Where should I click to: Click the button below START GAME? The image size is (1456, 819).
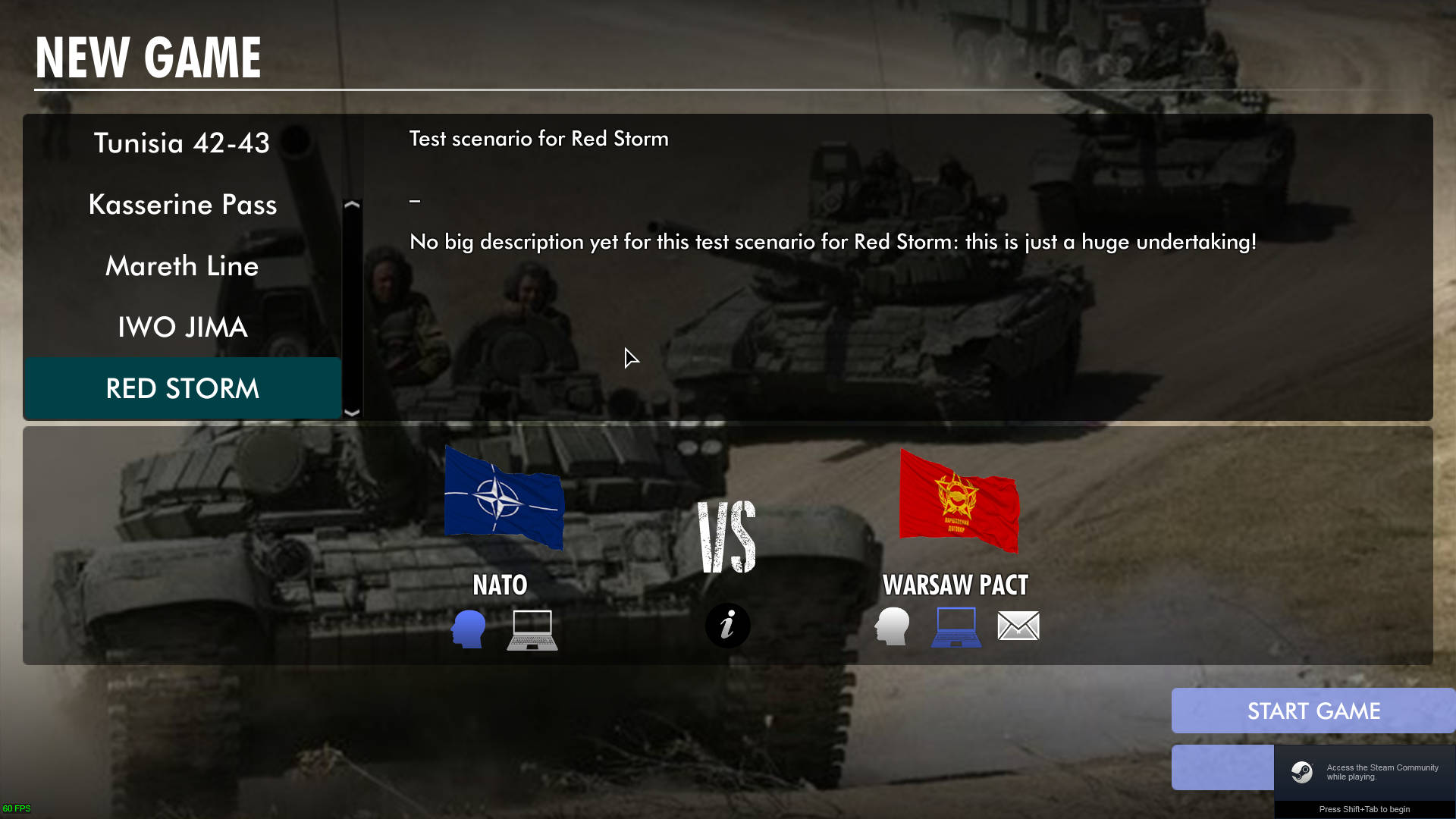tap(1222, 767)
